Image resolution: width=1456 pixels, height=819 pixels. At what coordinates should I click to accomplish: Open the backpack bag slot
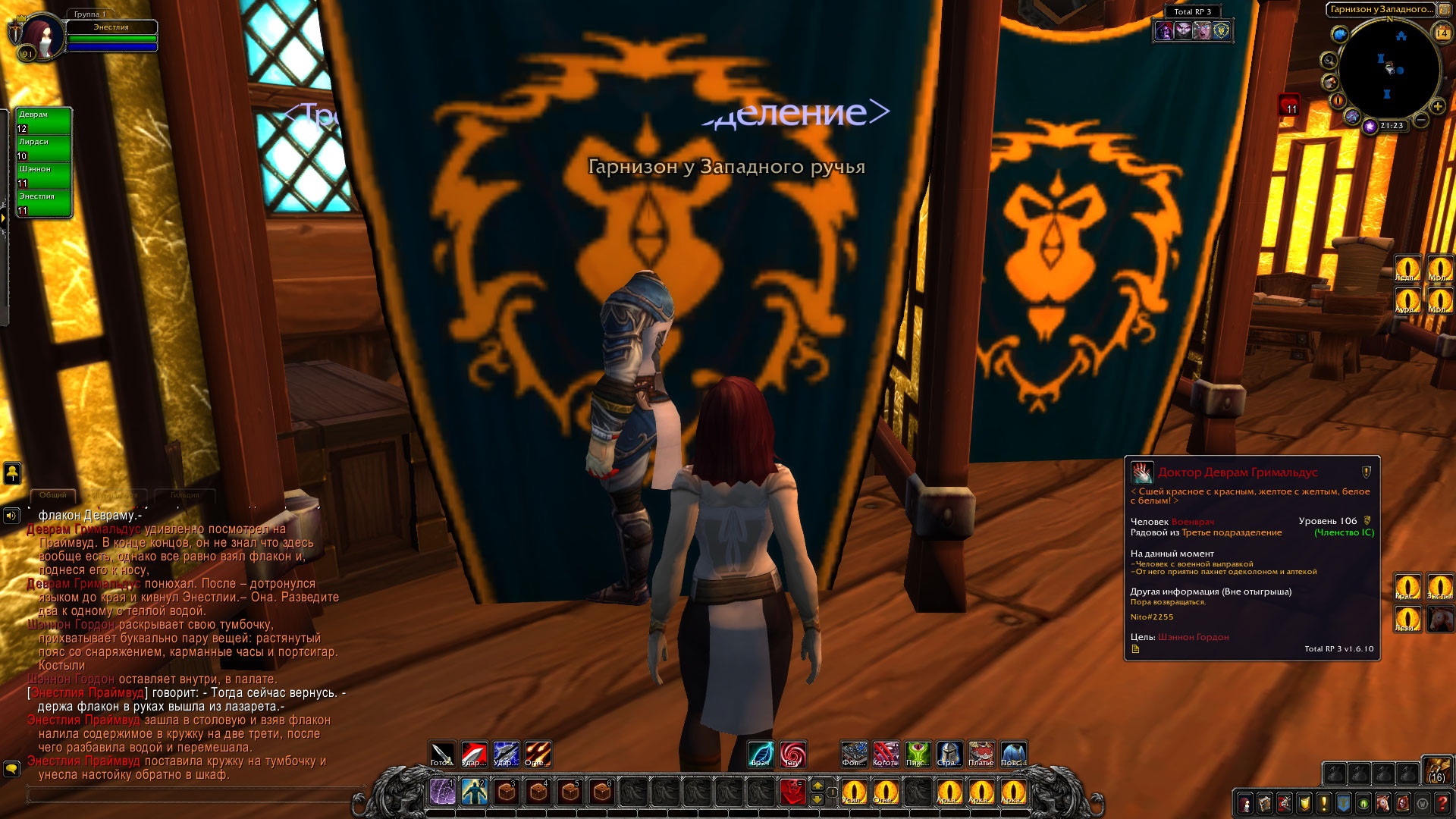pos(1436,770)
